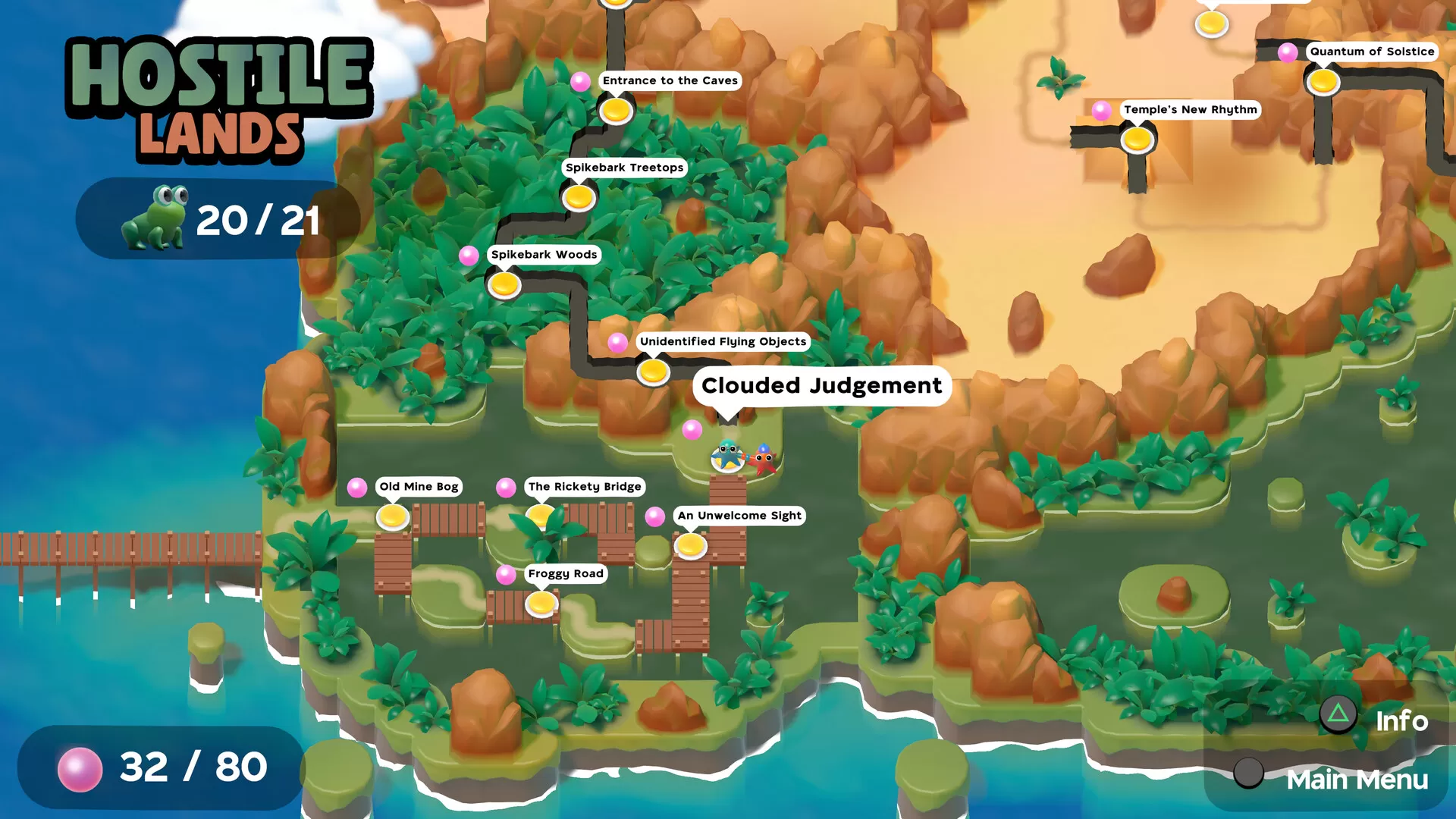Choose the Spikebark Treetops level node
The height and width of the screenshot is (819, 1456).
[579, 198]
